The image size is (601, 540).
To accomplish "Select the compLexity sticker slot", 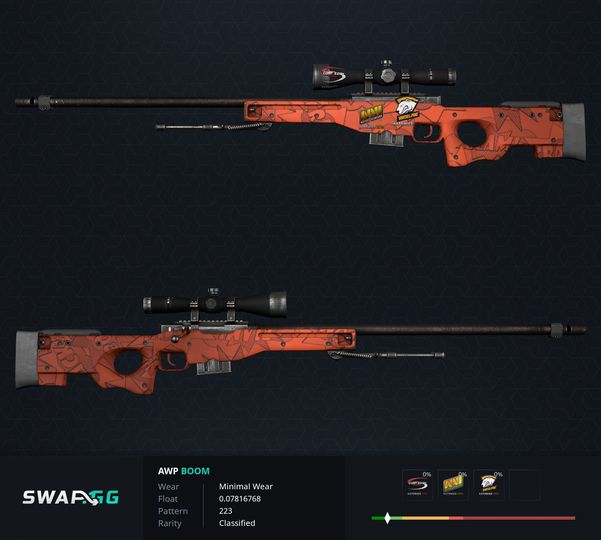I will point(416,485).
